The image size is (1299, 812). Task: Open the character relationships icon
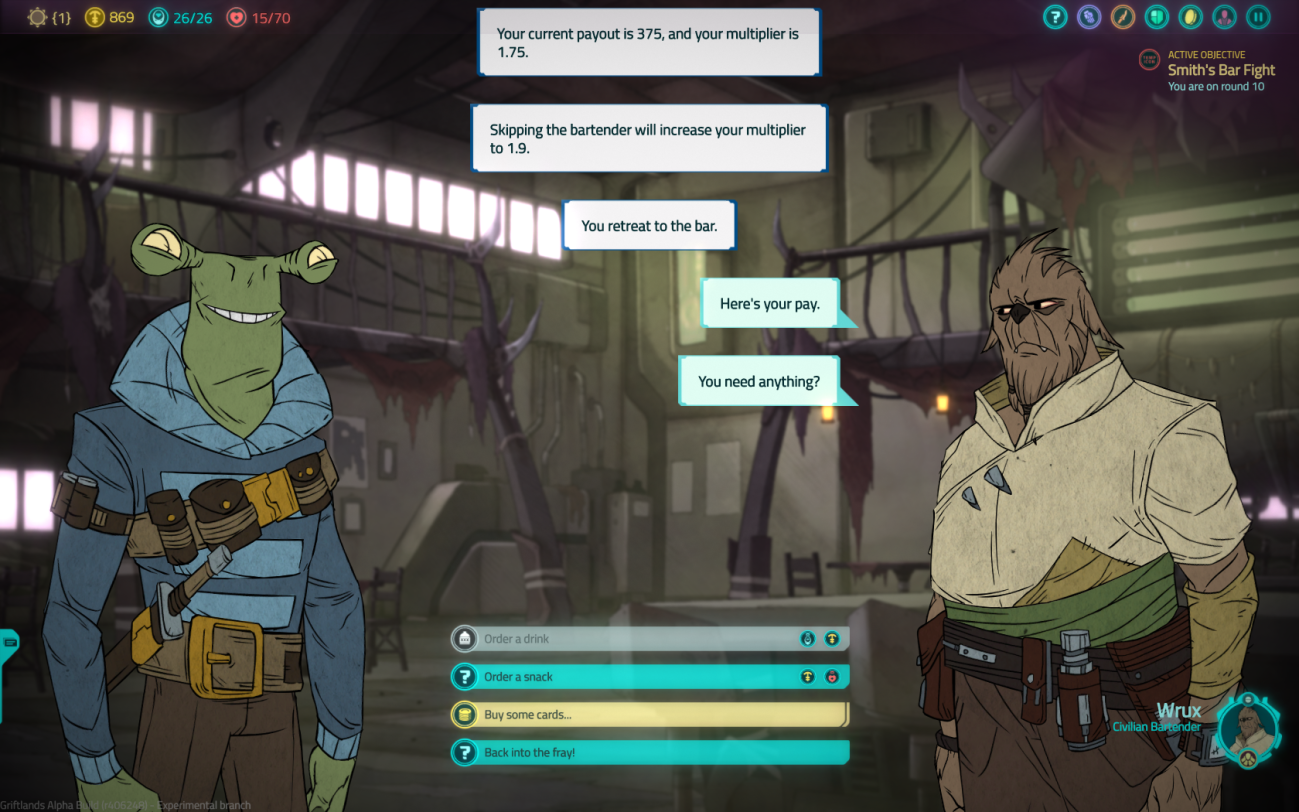(1224, 17)
